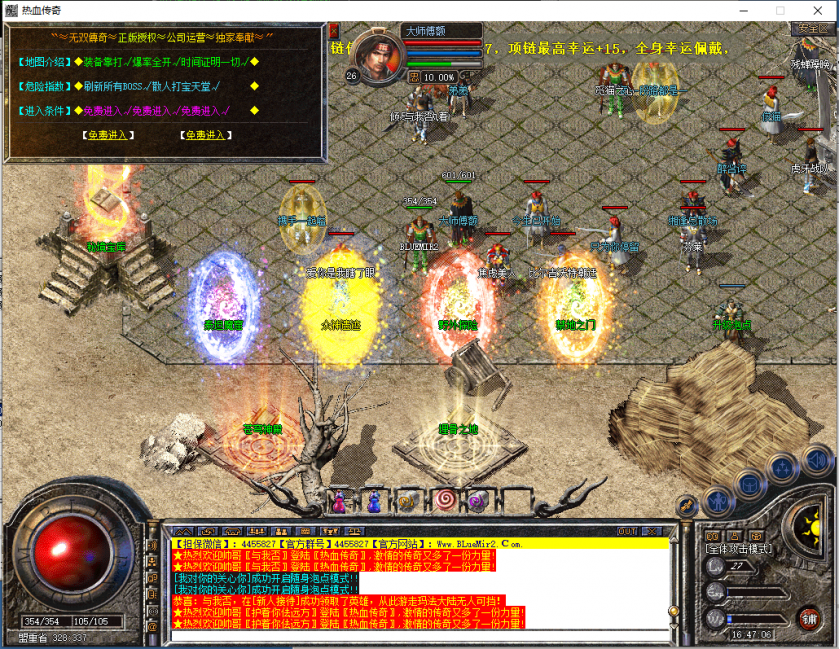This screenshot has width=840, height=649.
Task: Toggle sound with the speaker round button
Action: pyautogui.click(x=815, y=460)
